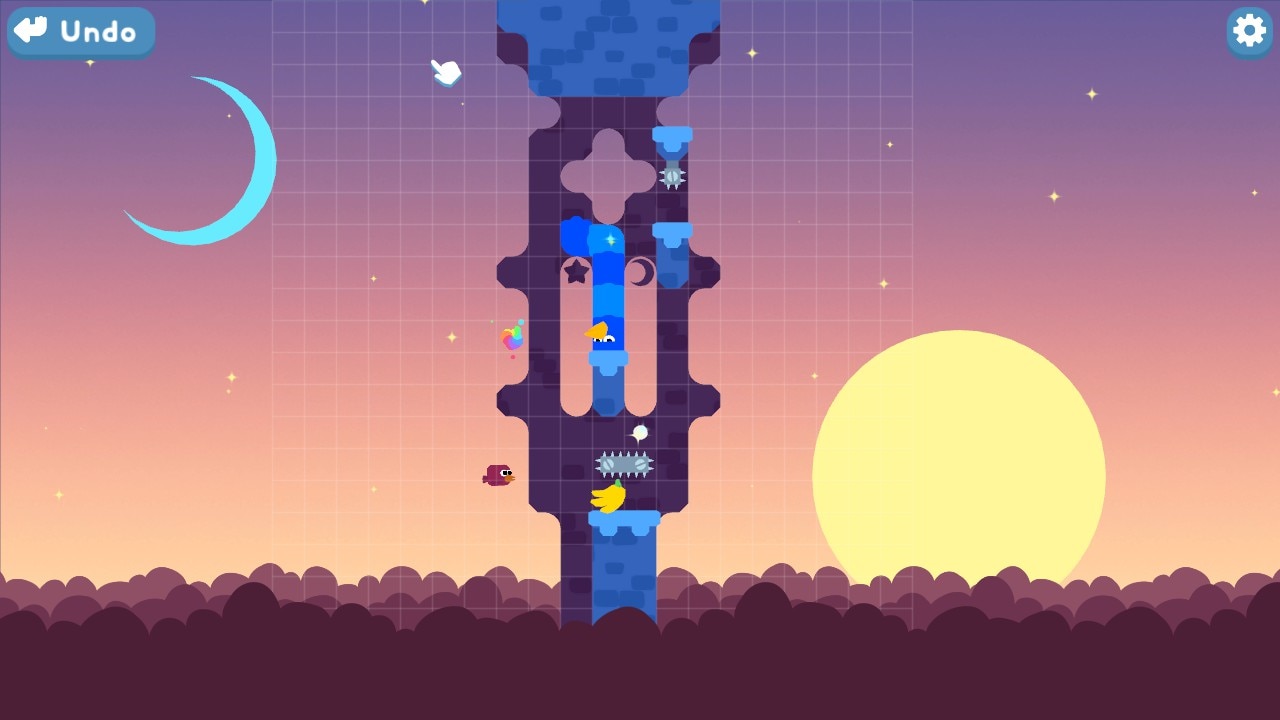Open the settings gear menu
The height and width of the screenshot is (720, 1280).
pyautogui.click(x=1248, y=32)
